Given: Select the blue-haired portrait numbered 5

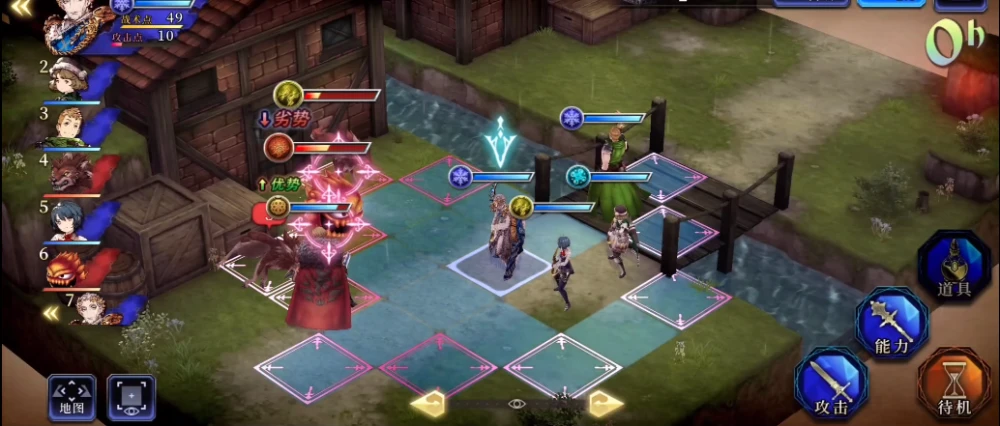Looking at the screenshot, I should pos(70,219).
